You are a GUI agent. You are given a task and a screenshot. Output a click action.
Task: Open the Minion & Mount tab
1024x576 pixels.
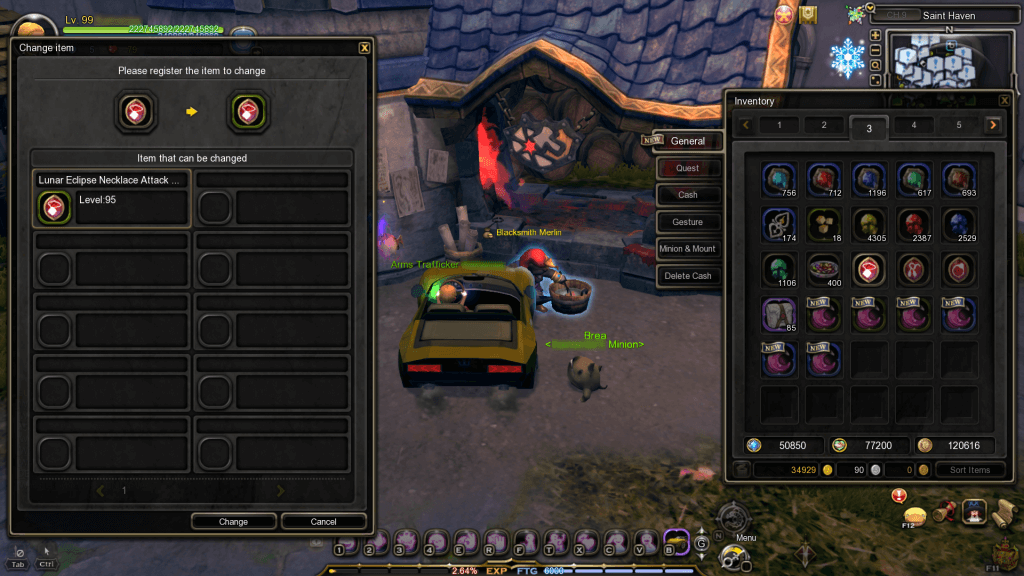coord(687,249)
